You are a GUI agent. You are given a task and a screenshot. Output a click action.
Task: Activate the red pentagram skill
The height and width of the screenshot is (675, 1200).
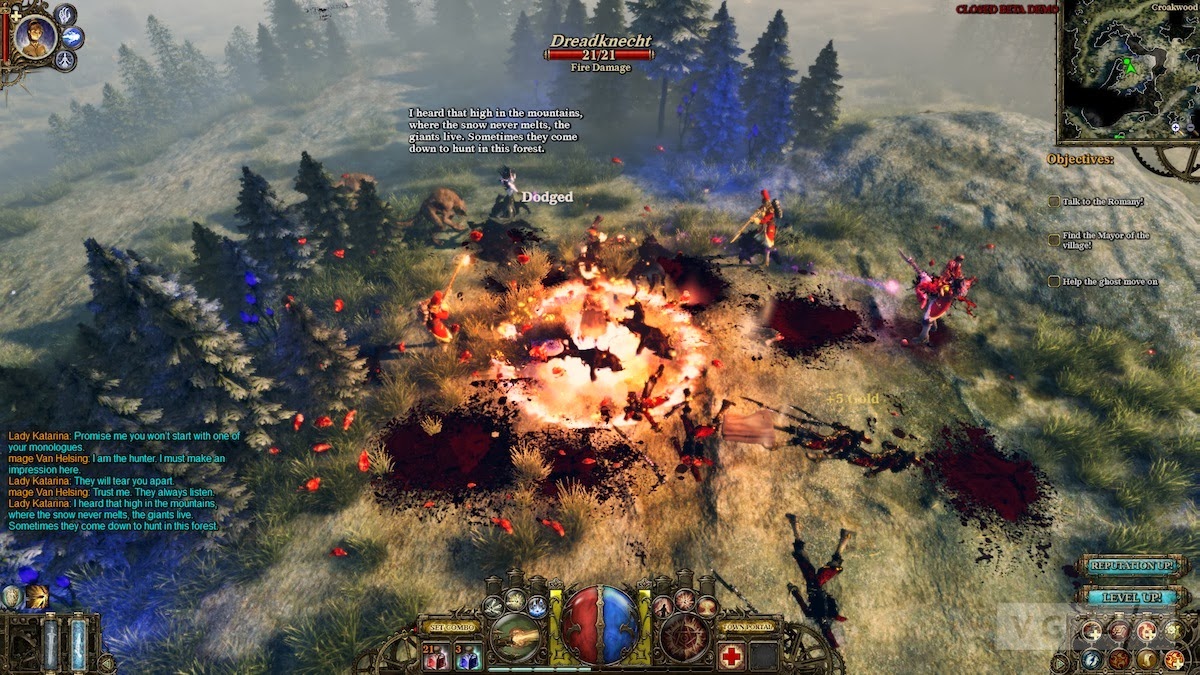(x=685, y=637)
